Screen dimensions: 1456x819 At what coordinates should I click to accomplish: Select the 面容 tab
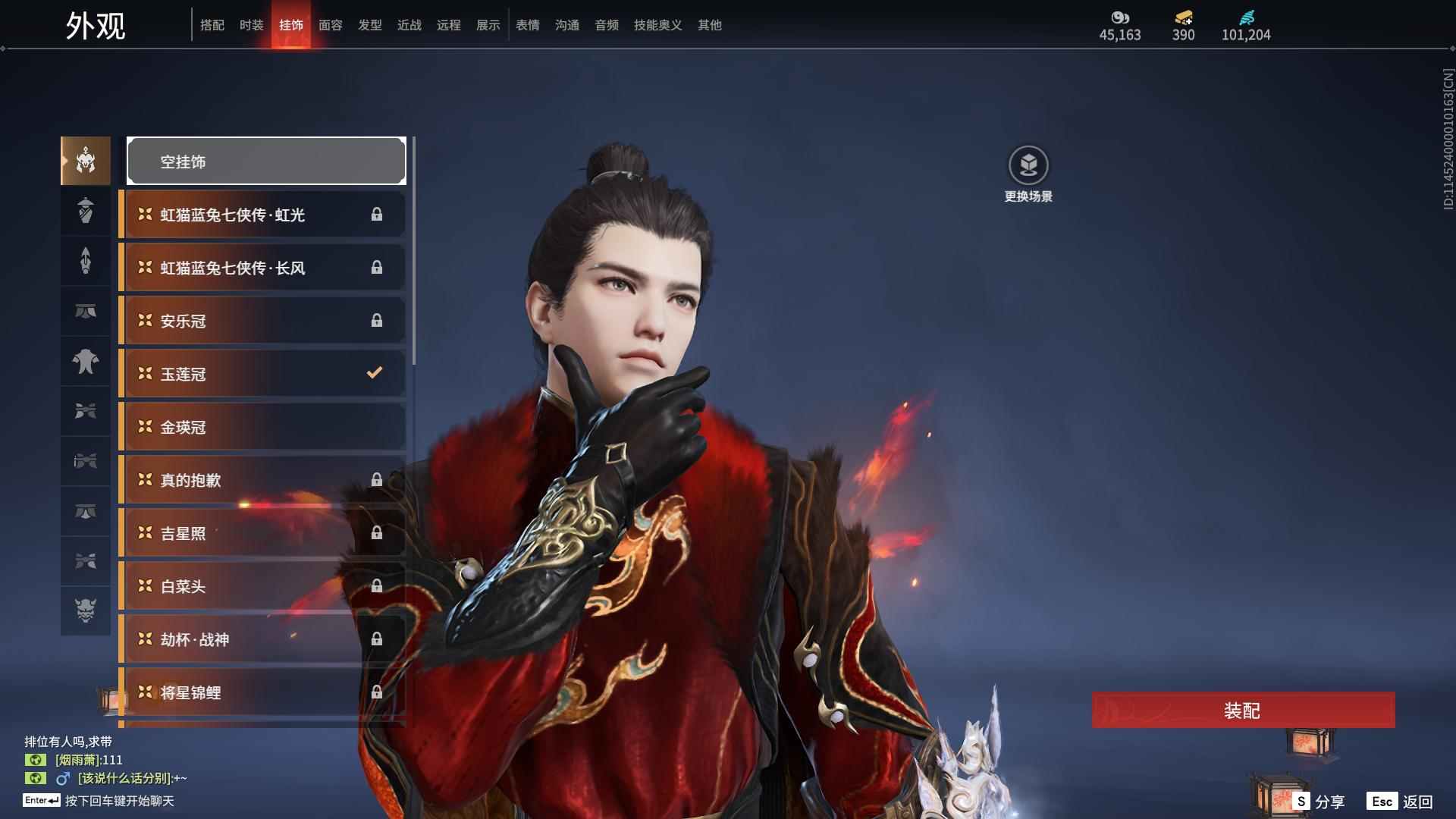pos(330,25)
